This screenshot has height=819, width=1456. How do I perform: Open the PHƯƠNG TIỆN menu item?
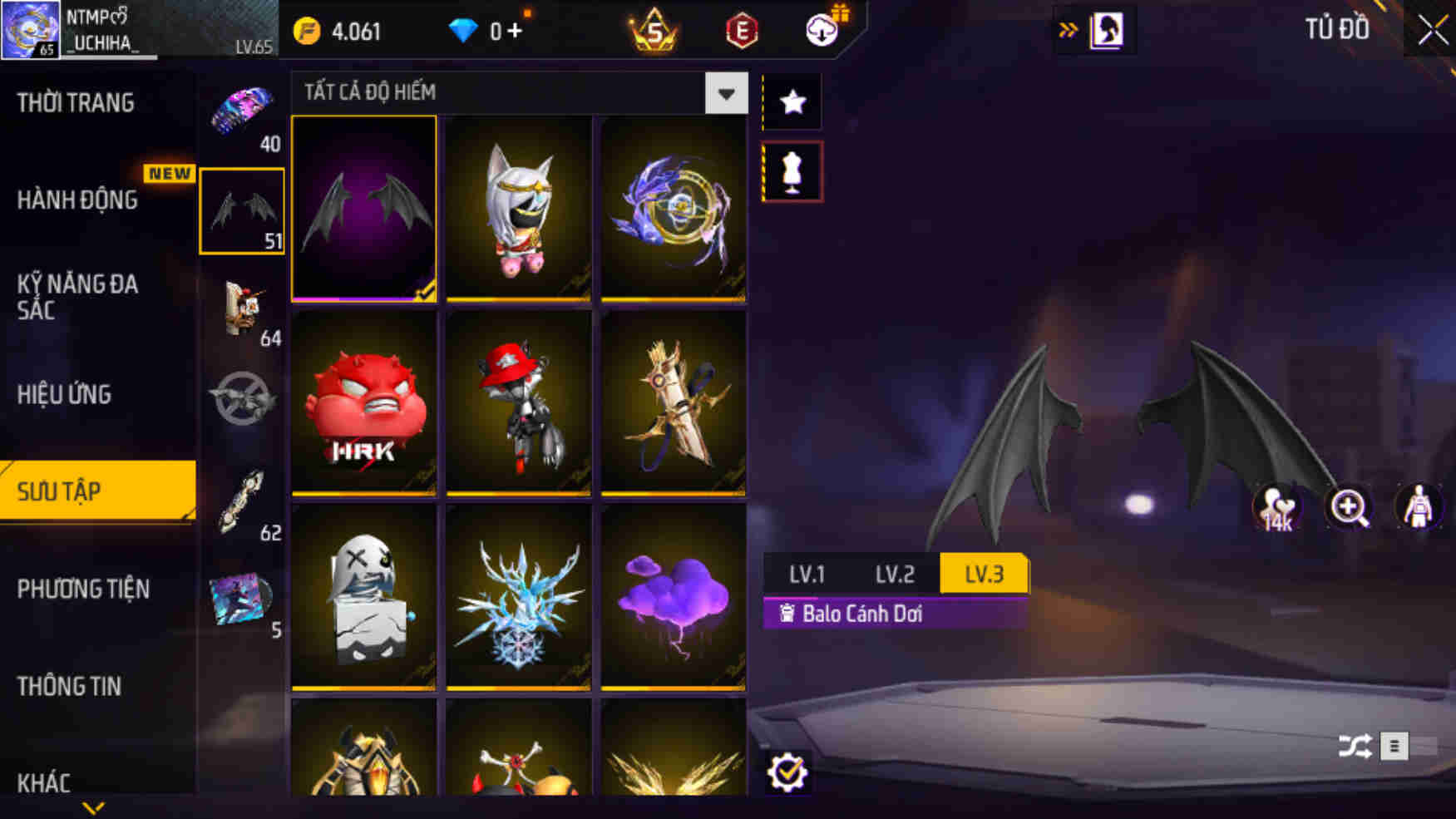[x=82, y=589]
